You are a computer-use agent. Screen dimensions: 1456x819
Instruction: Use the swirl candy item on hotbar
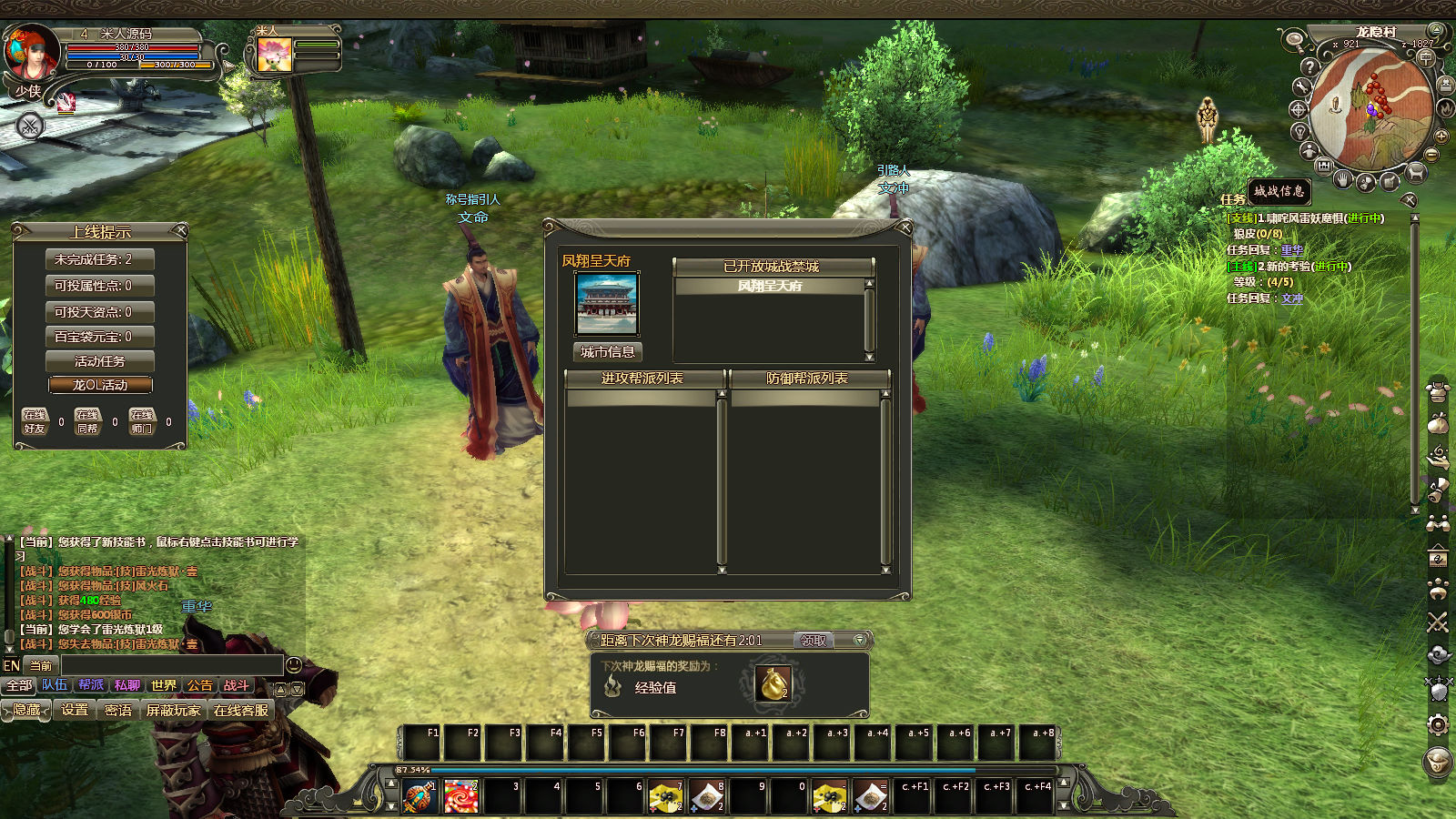461,797
